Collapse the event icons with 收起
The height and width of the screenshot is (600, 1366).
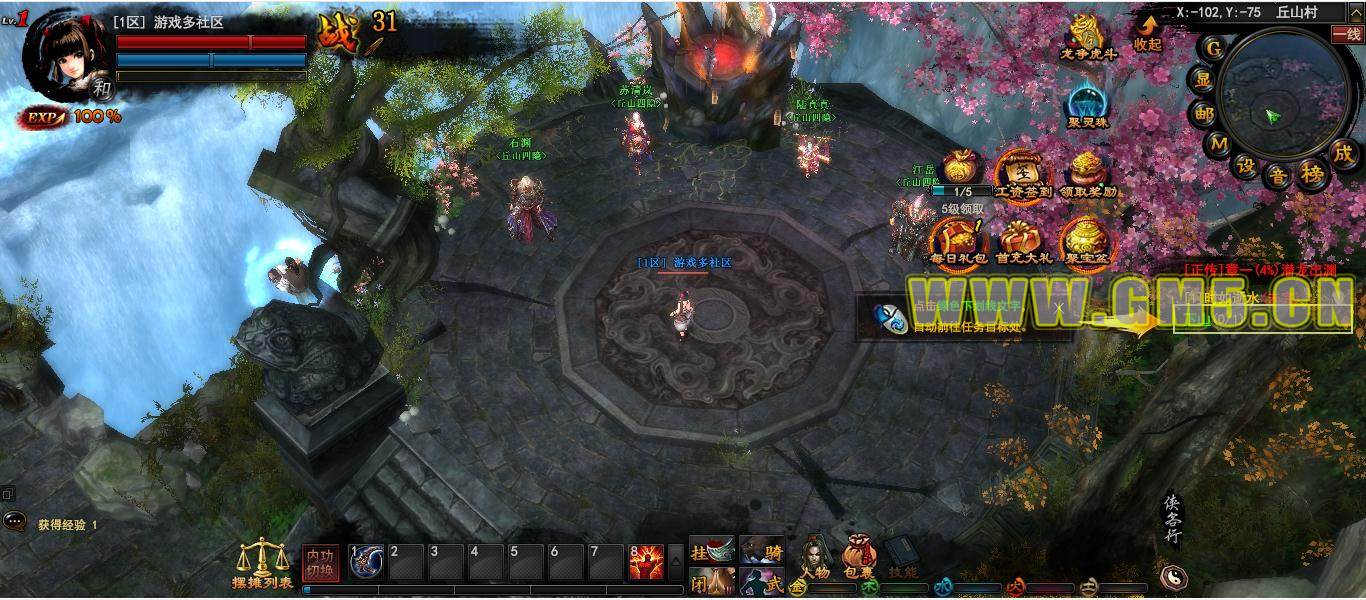point(1147,32)
